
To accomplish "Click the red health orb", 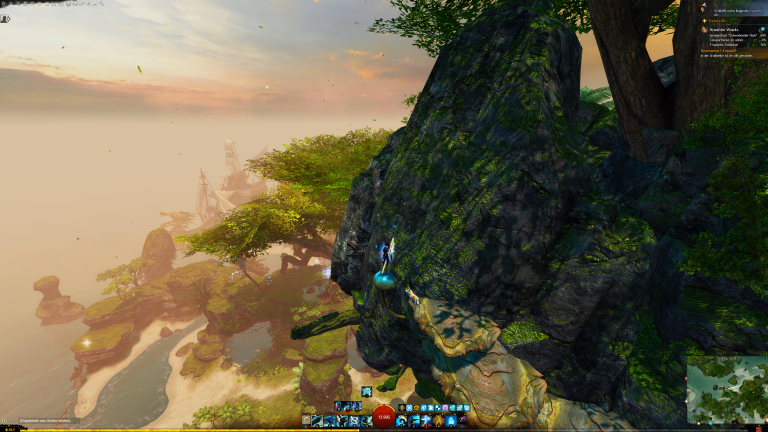I will click(x=384, y=419).
